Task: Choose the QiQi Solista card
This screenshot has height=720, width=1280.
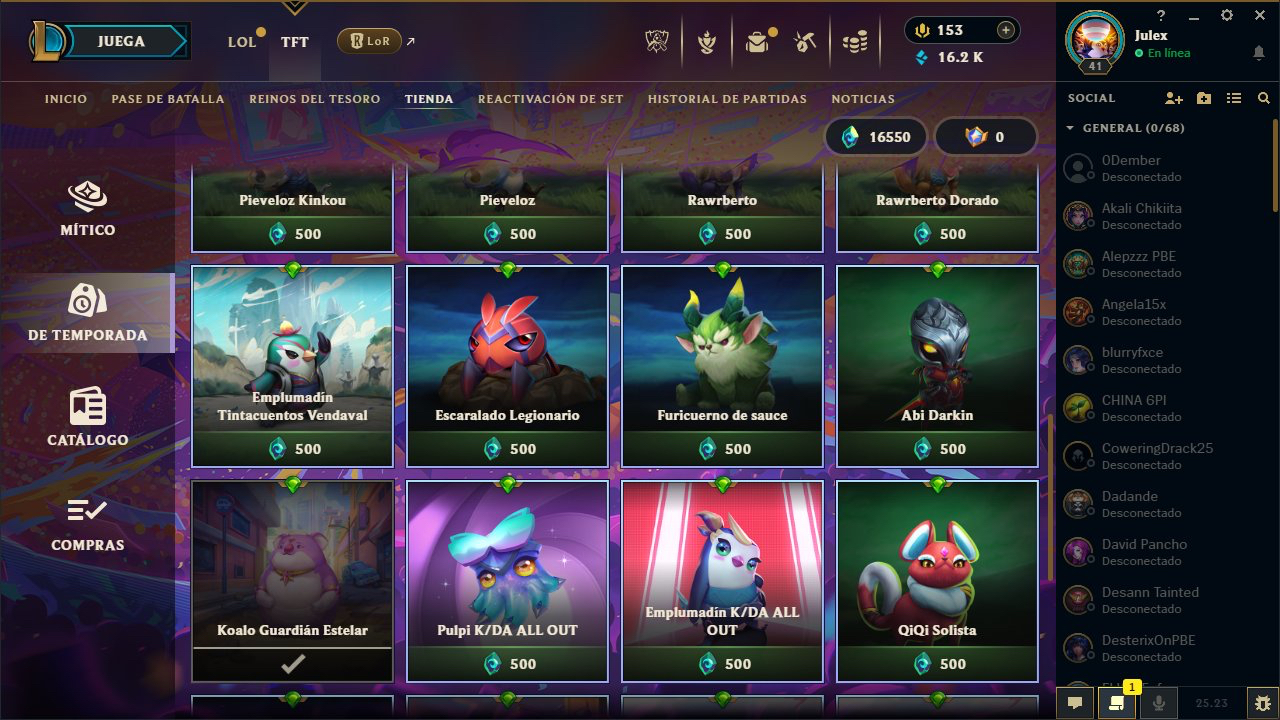Action: pyautogui.click(x=937, y=581)
